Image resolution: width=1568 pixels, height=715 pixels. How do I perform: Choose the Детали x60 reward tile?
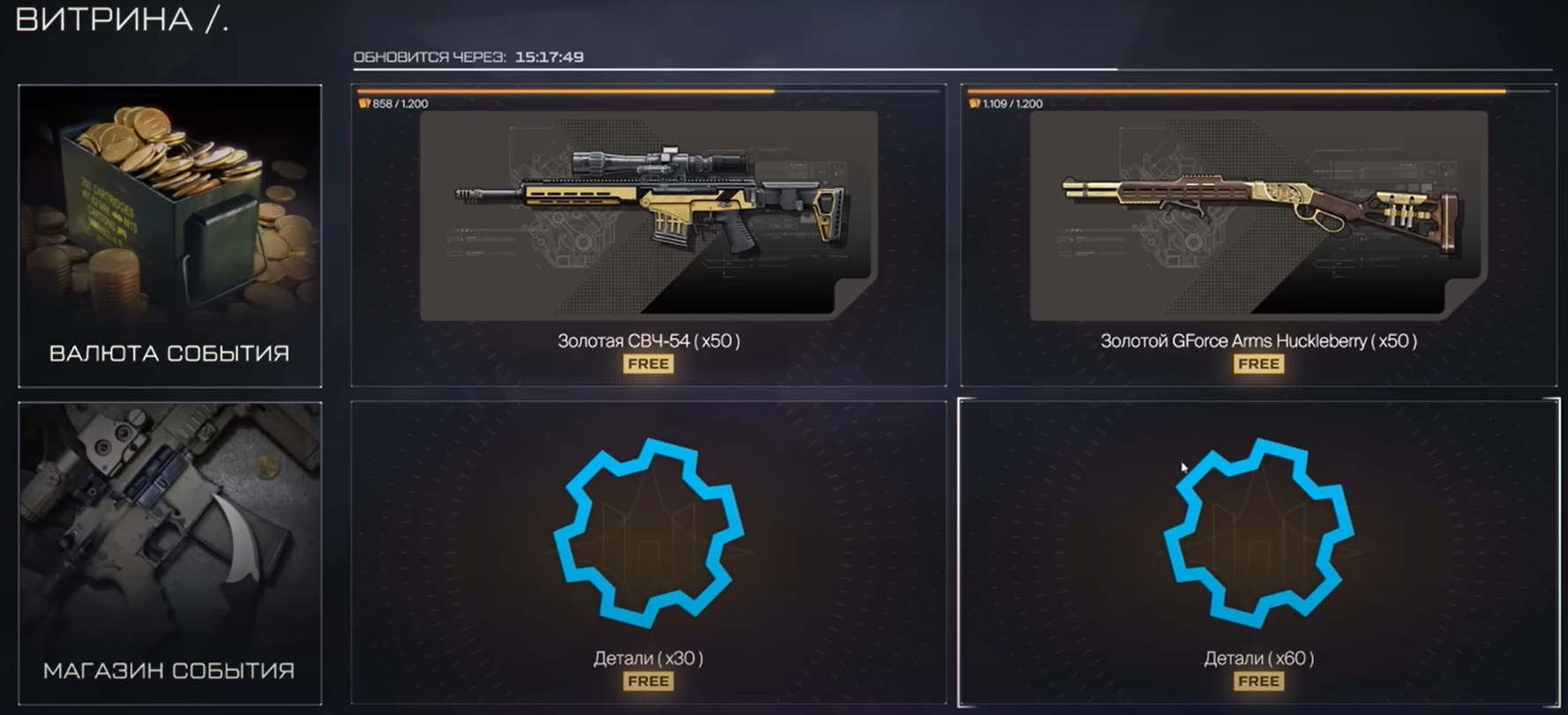pos(1258,533)
